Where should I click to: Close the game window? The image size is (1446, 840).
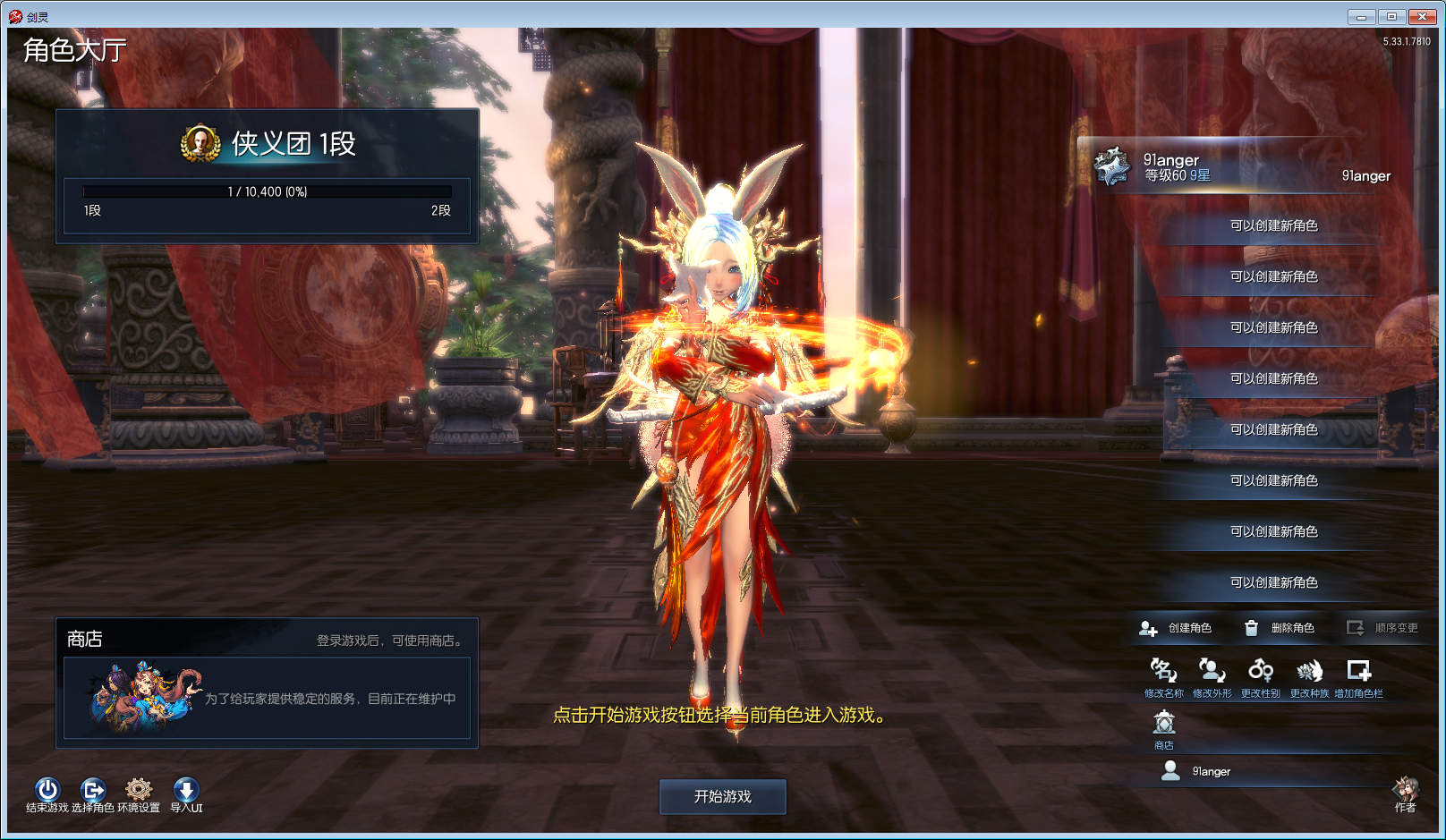coord(1422,16)
